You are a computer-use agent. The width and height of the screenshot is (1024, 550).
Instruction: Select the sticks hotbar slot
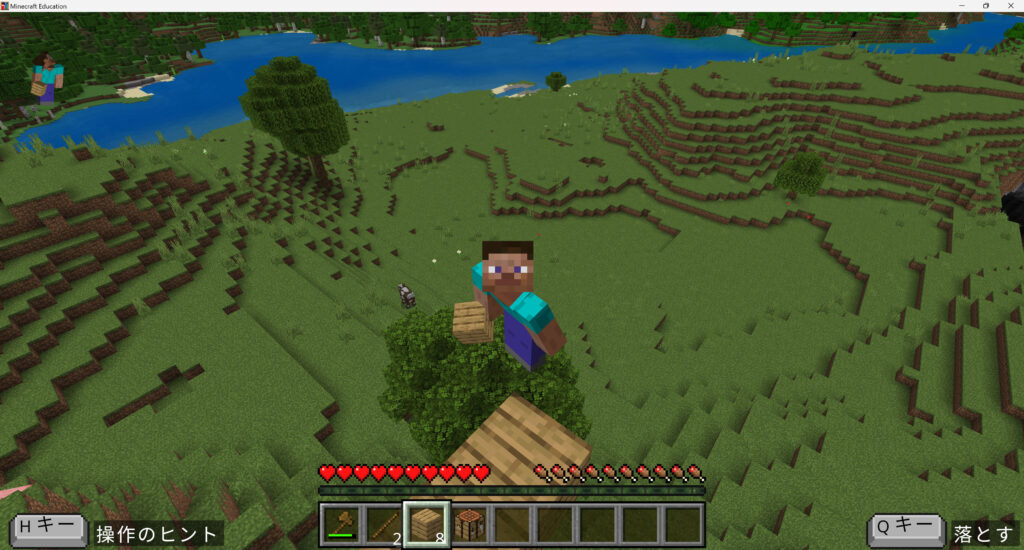383,524
